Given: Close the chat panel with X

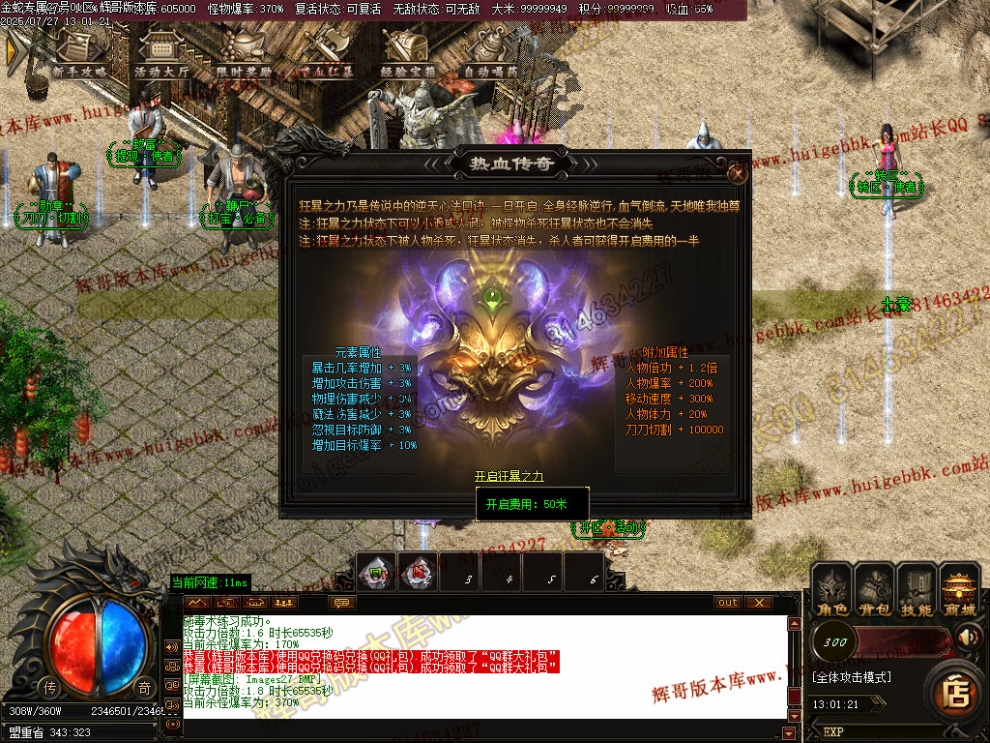Looking at the screenshot, I should click(759, 602).
